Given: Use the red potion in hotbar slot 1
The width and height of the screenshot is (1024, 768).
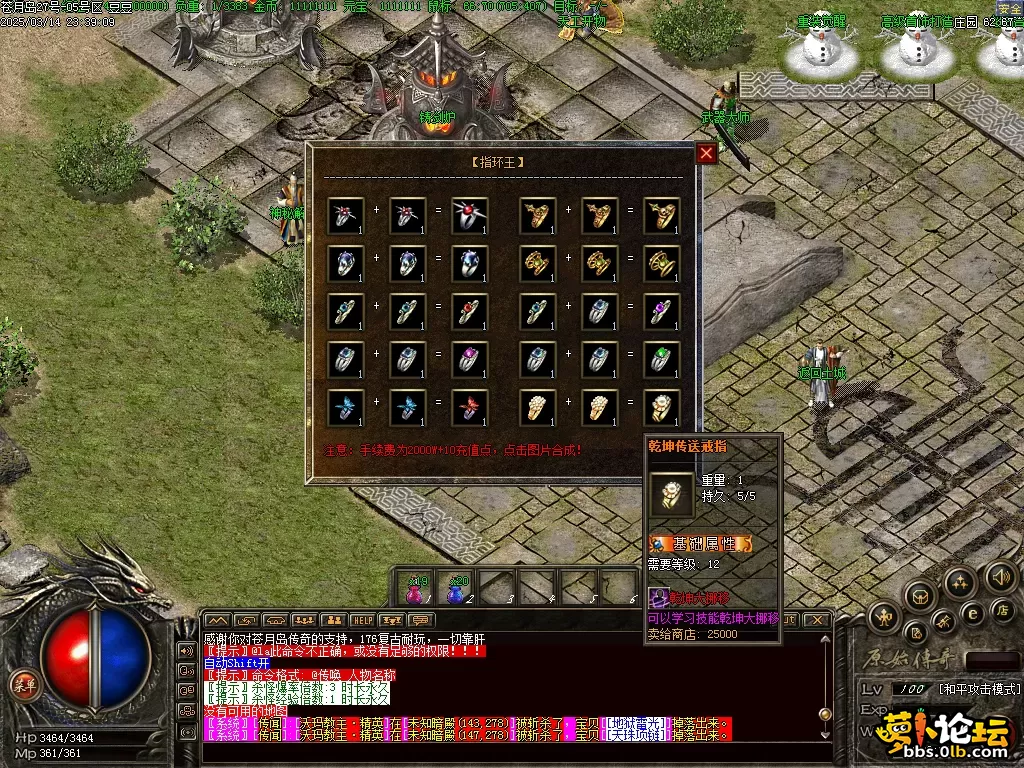Looking at the screenshot, I should coord(416,589).
